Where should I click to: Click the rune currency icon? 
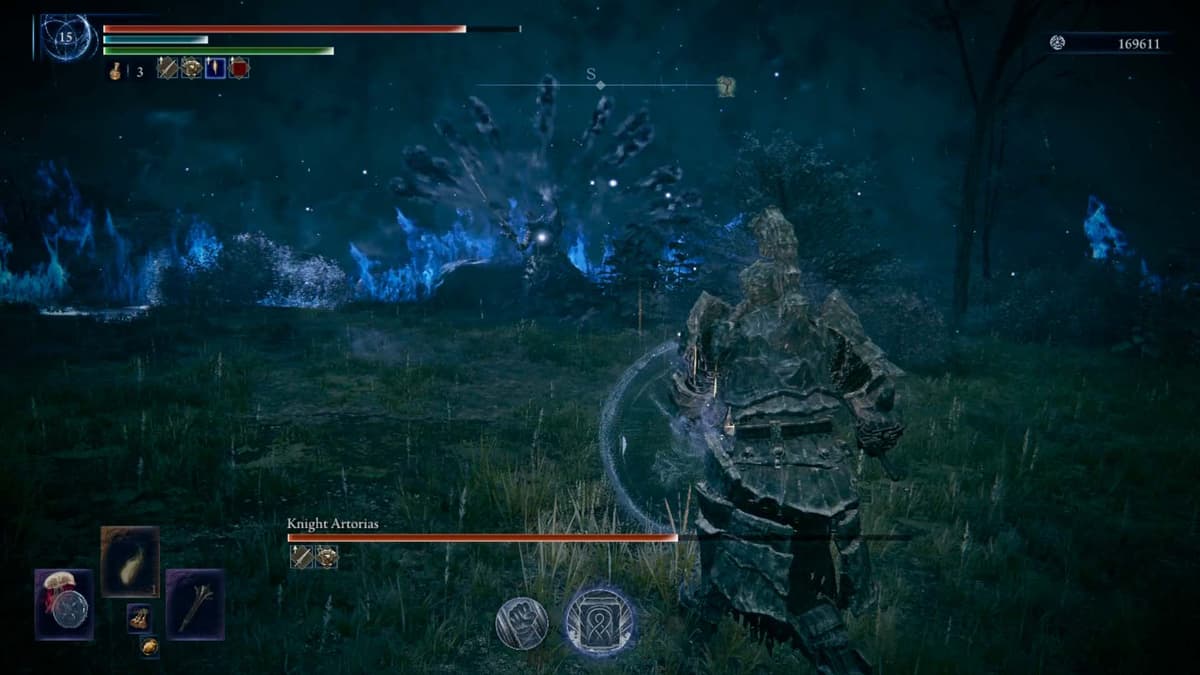[1058, 42]
